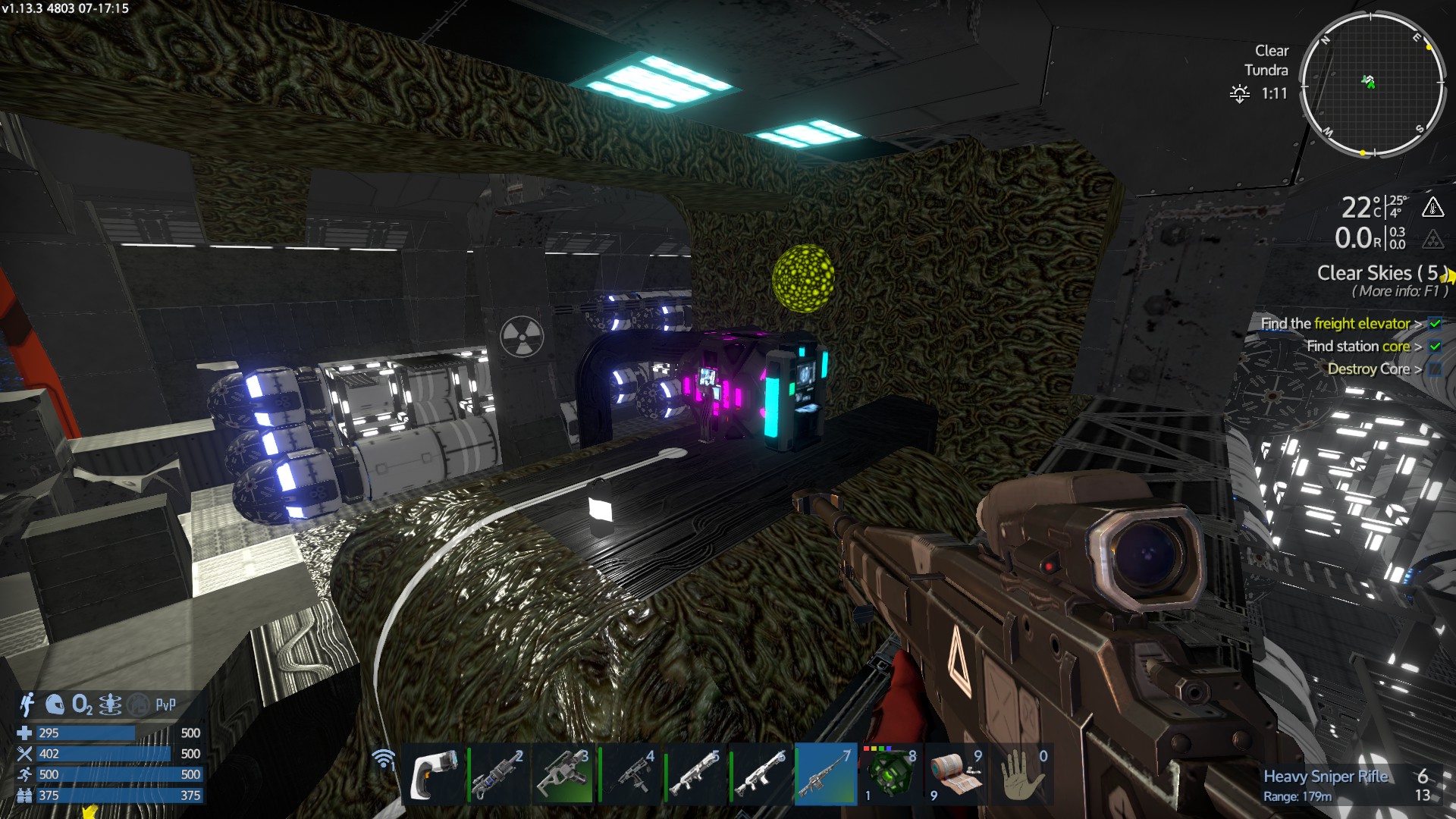
Task: Tick the Destroy Core objective checkbox
Action: point(1435,369)
